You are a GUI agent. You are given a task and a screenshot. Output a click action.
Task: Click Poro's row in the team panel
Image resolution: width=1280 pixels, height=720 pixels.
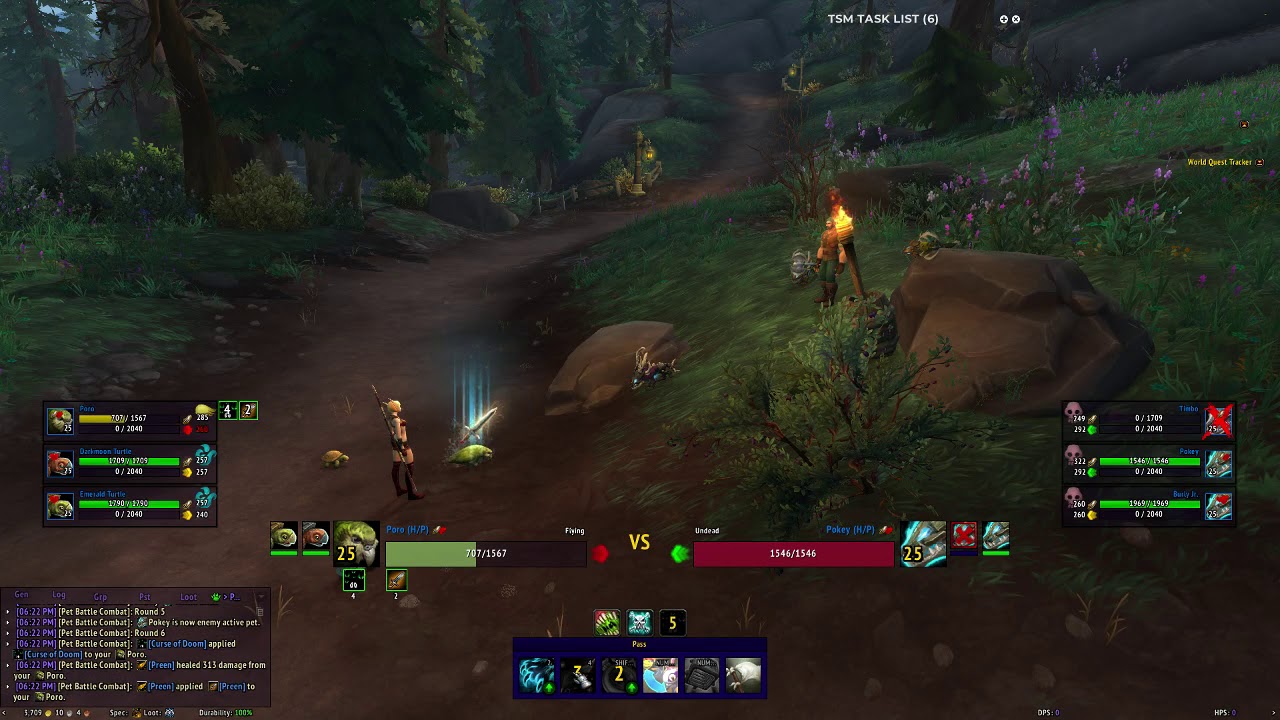[x=128, y=419]
